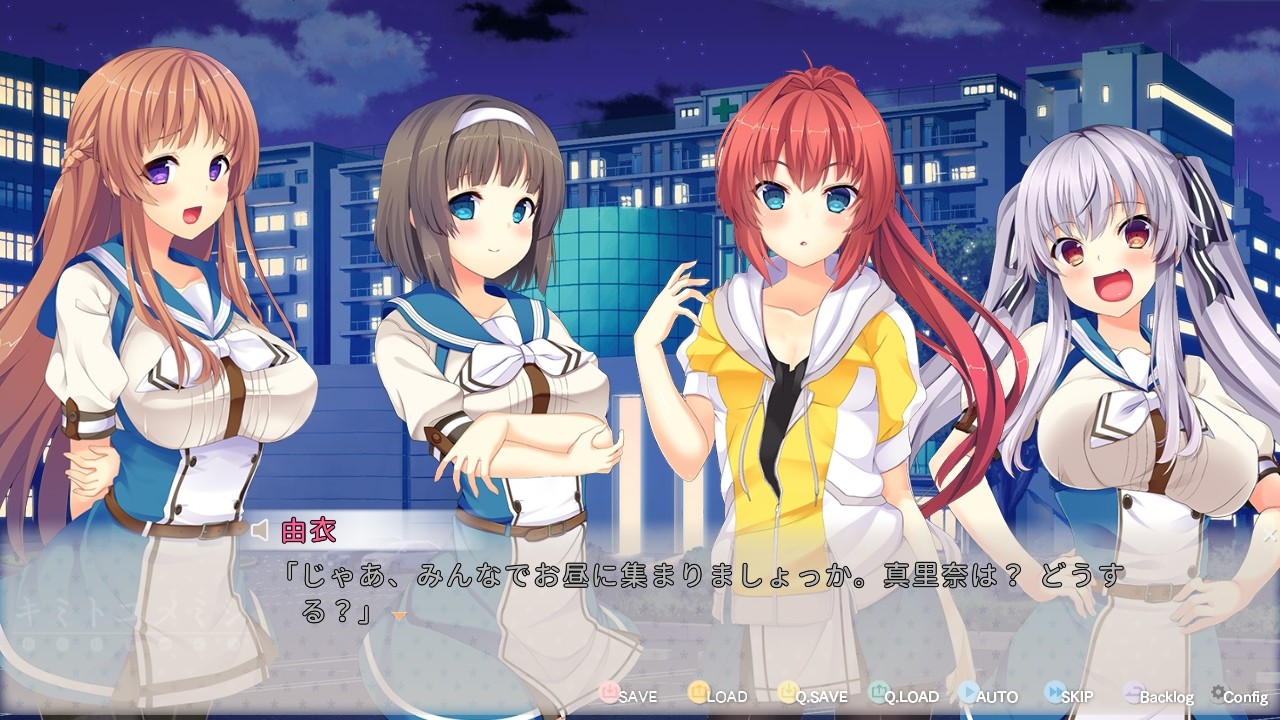
Task: Click the Config gear icon
Action: [1218, 692]
